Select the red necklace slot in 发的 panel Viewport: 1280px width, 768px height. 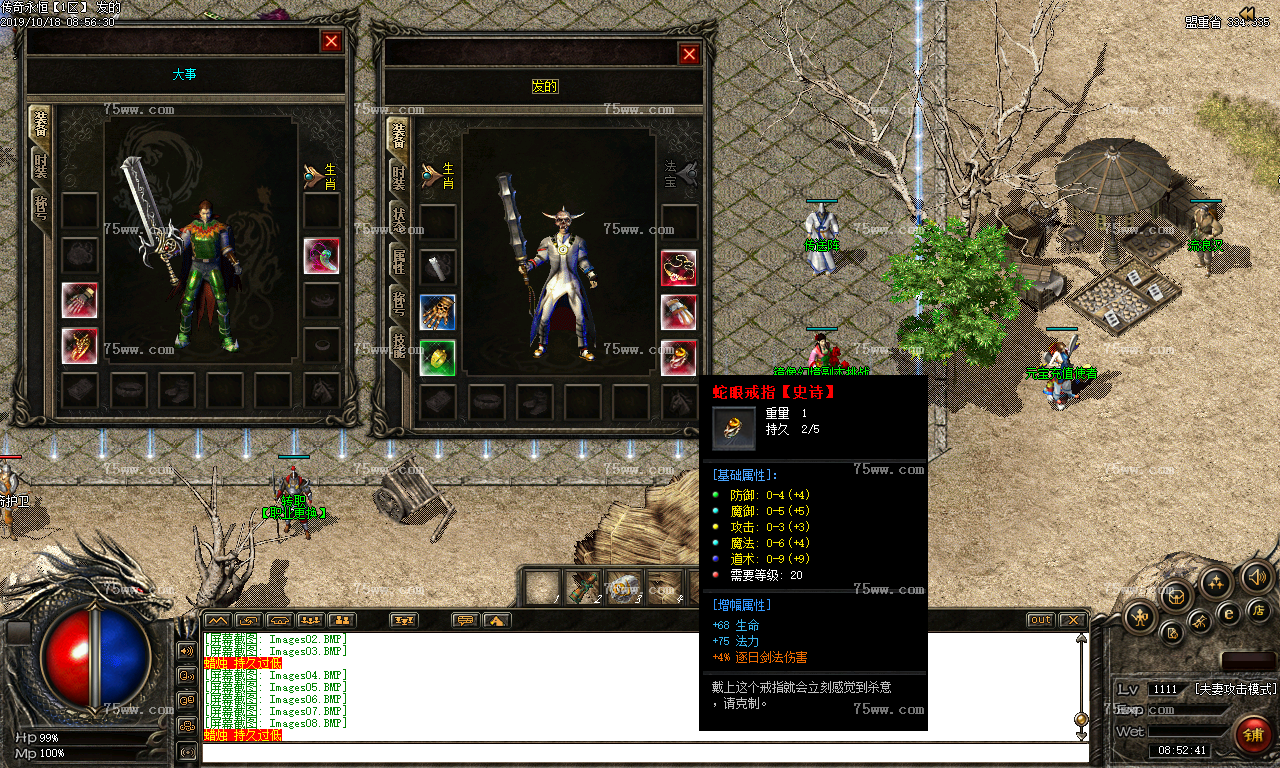click(x=679, y=267)
